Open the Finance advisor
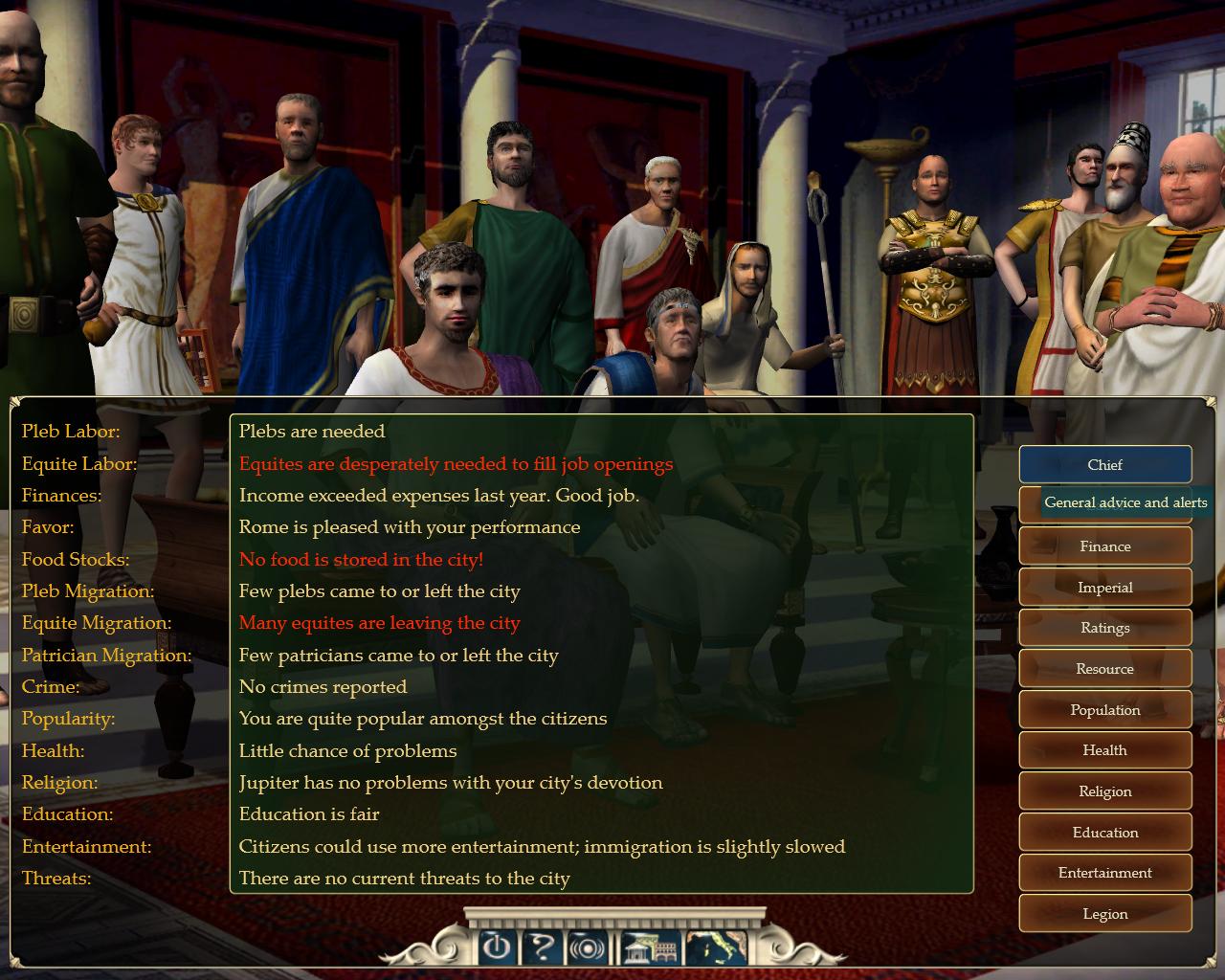 pos(1104,546)
